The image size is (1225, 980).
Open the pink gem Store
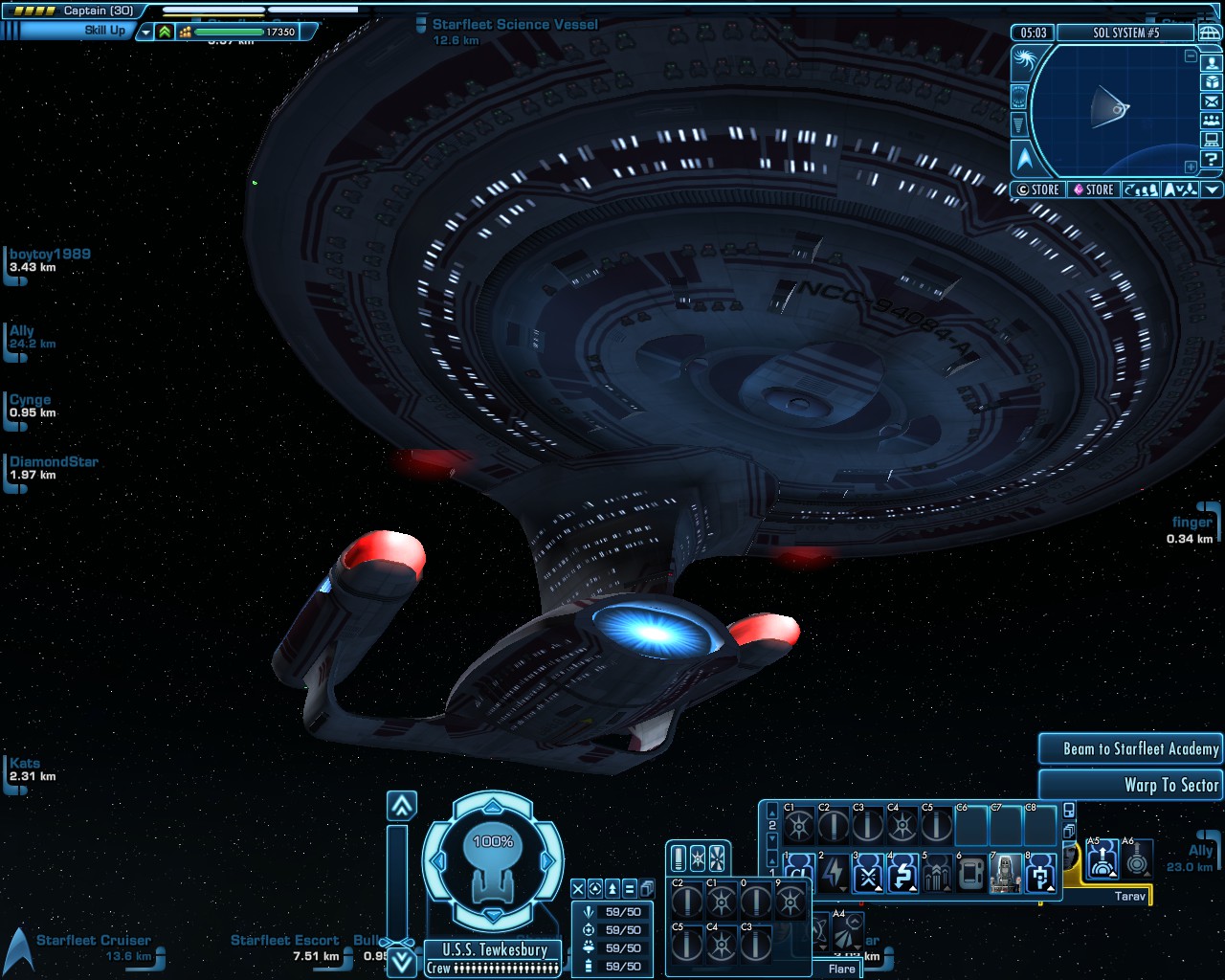pos(1092,189)
